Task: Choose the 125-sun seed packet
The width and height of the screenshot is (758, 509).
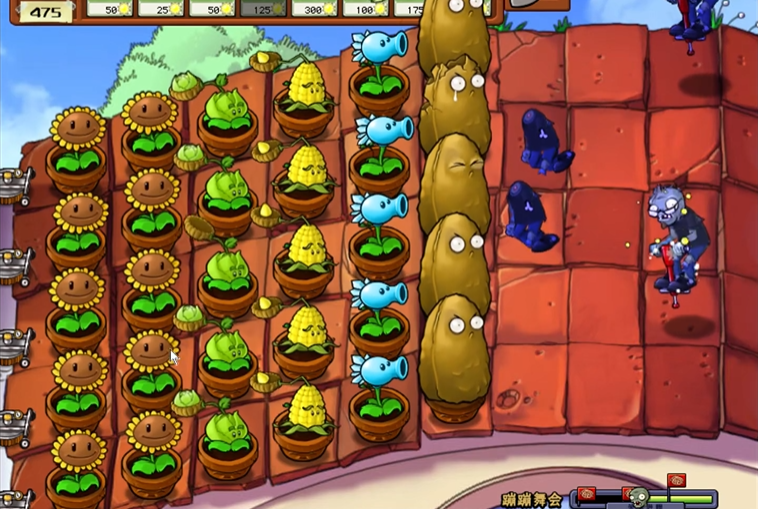Action: (x=264, y=8)
